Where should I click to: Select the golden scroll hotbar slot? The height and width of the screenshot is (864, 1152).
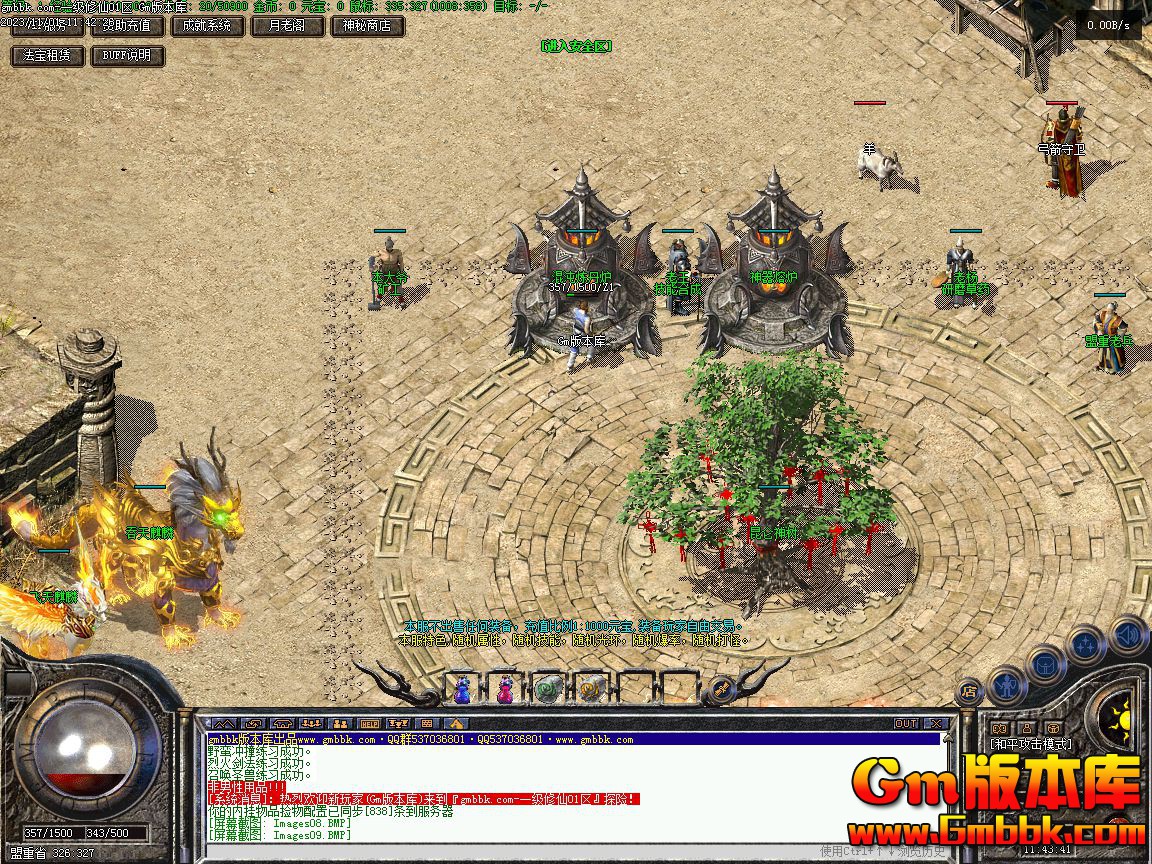592,689
